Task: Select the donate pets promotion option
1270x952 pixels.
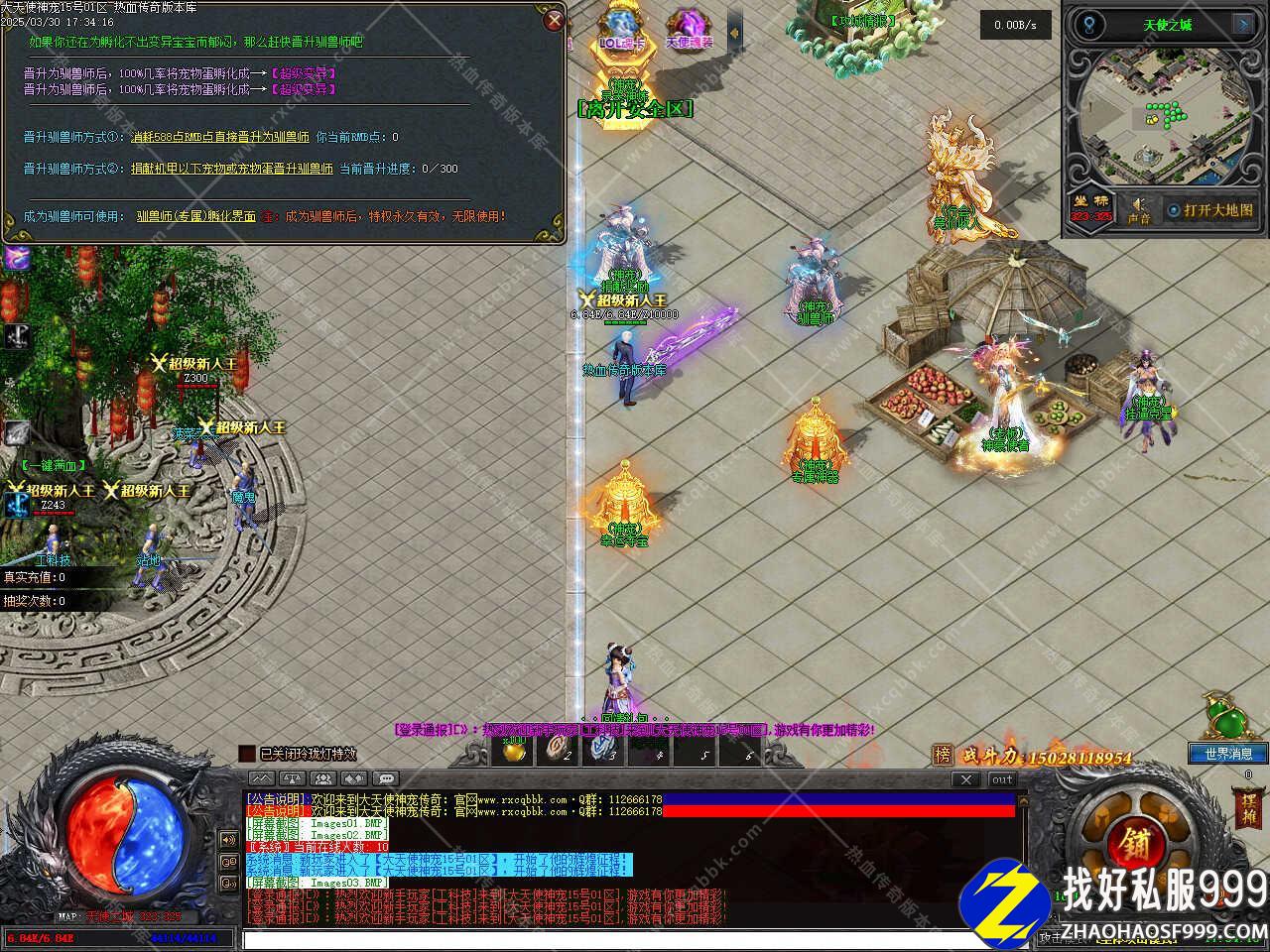Action: pos(232,169)
